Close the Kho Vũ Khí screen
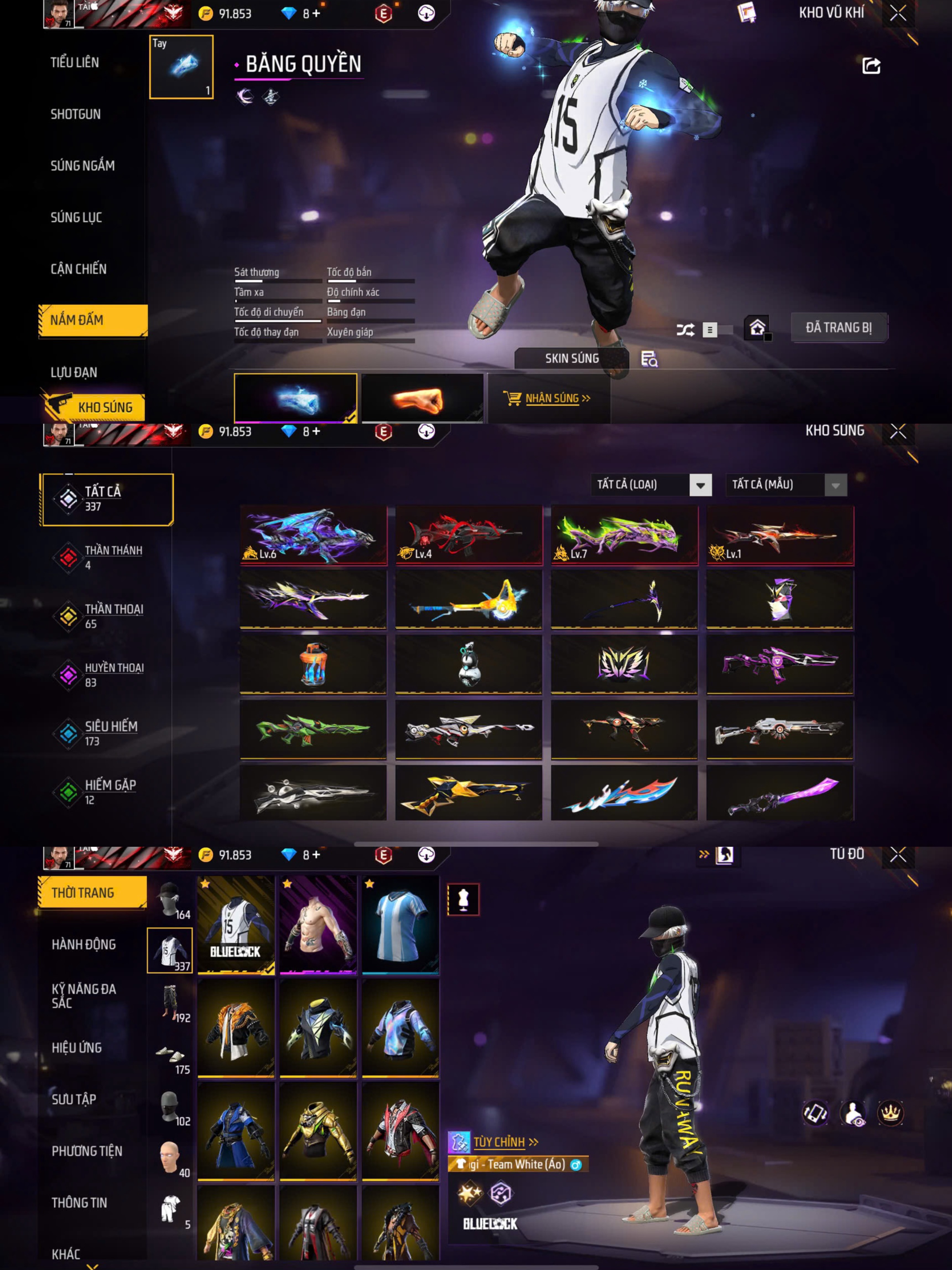 click(x=898, y=13)
